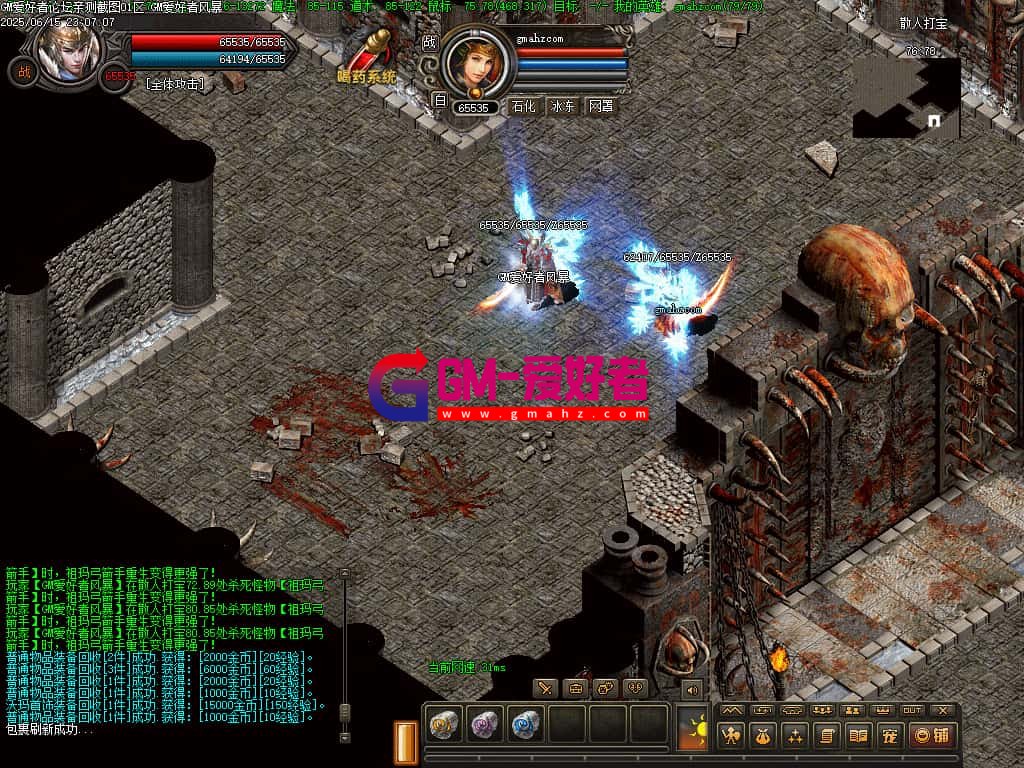
Task: Toggle the 全体攻击 attack mode label
Action: pyautogui.click(x=175, y=84)
